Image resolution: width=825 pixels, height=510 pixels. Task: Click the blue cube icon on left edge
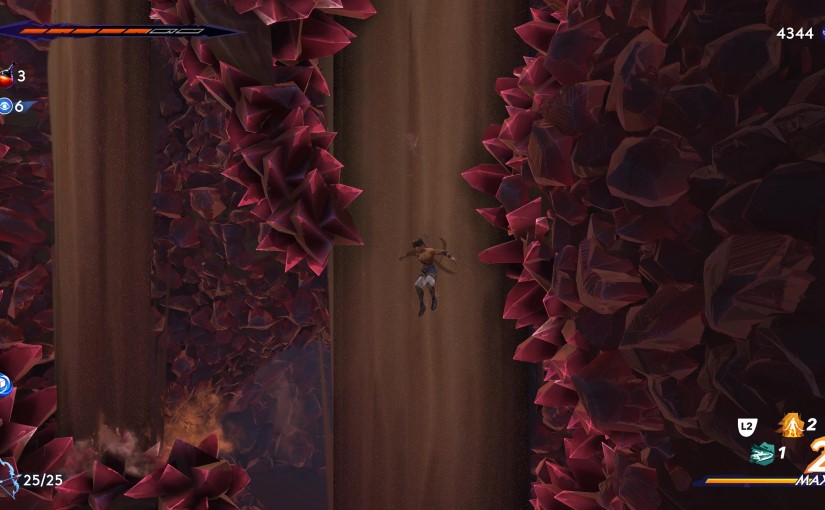tap(4, 382)
